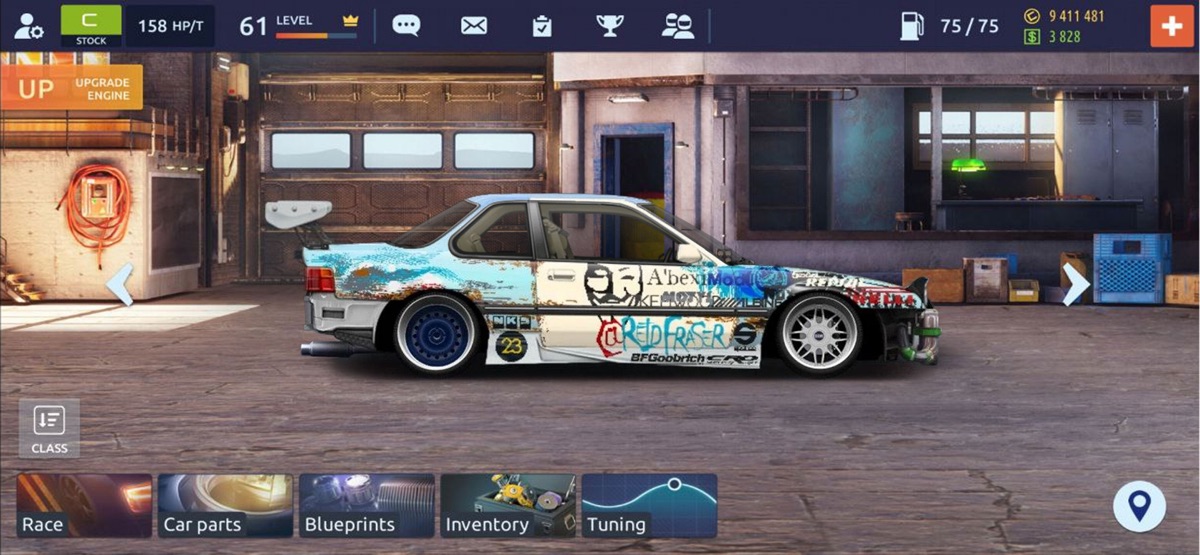
Task: Go to Car parts
Action: pos(226,506)
